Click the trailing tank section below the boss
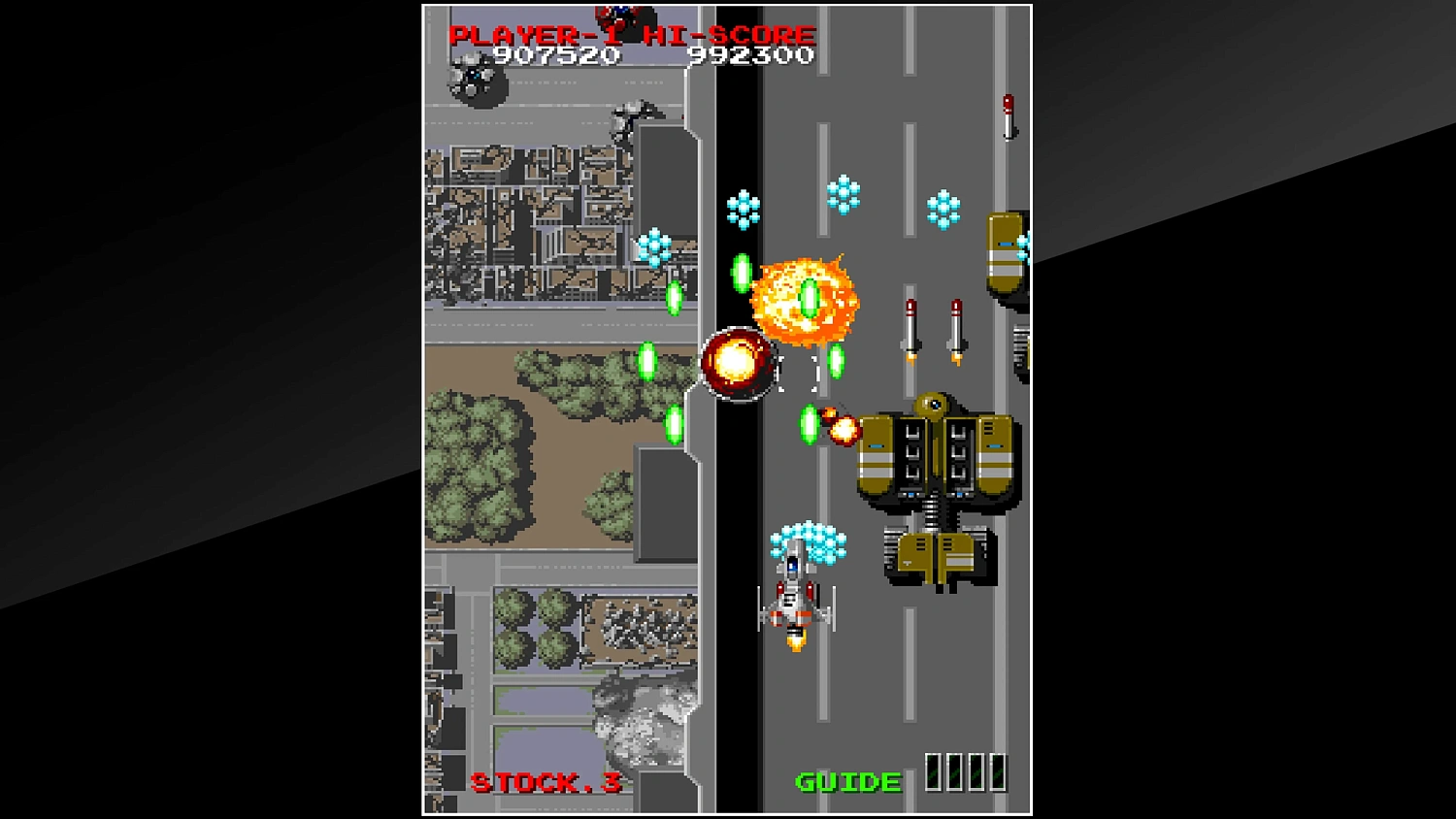The image size is (1456, 819). 935,553
